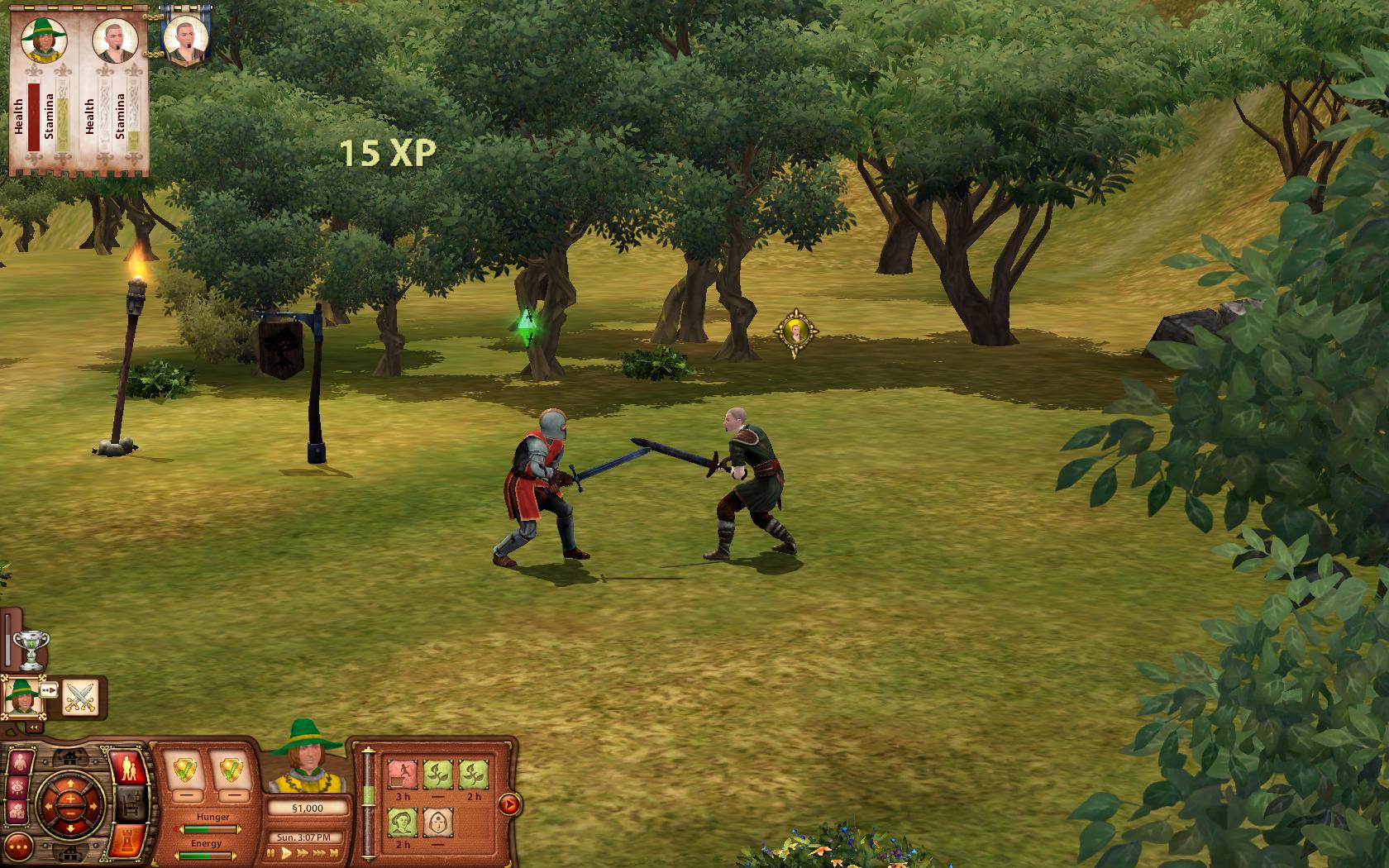Select the crossed swords action in queue

click(x=80, y=697)
